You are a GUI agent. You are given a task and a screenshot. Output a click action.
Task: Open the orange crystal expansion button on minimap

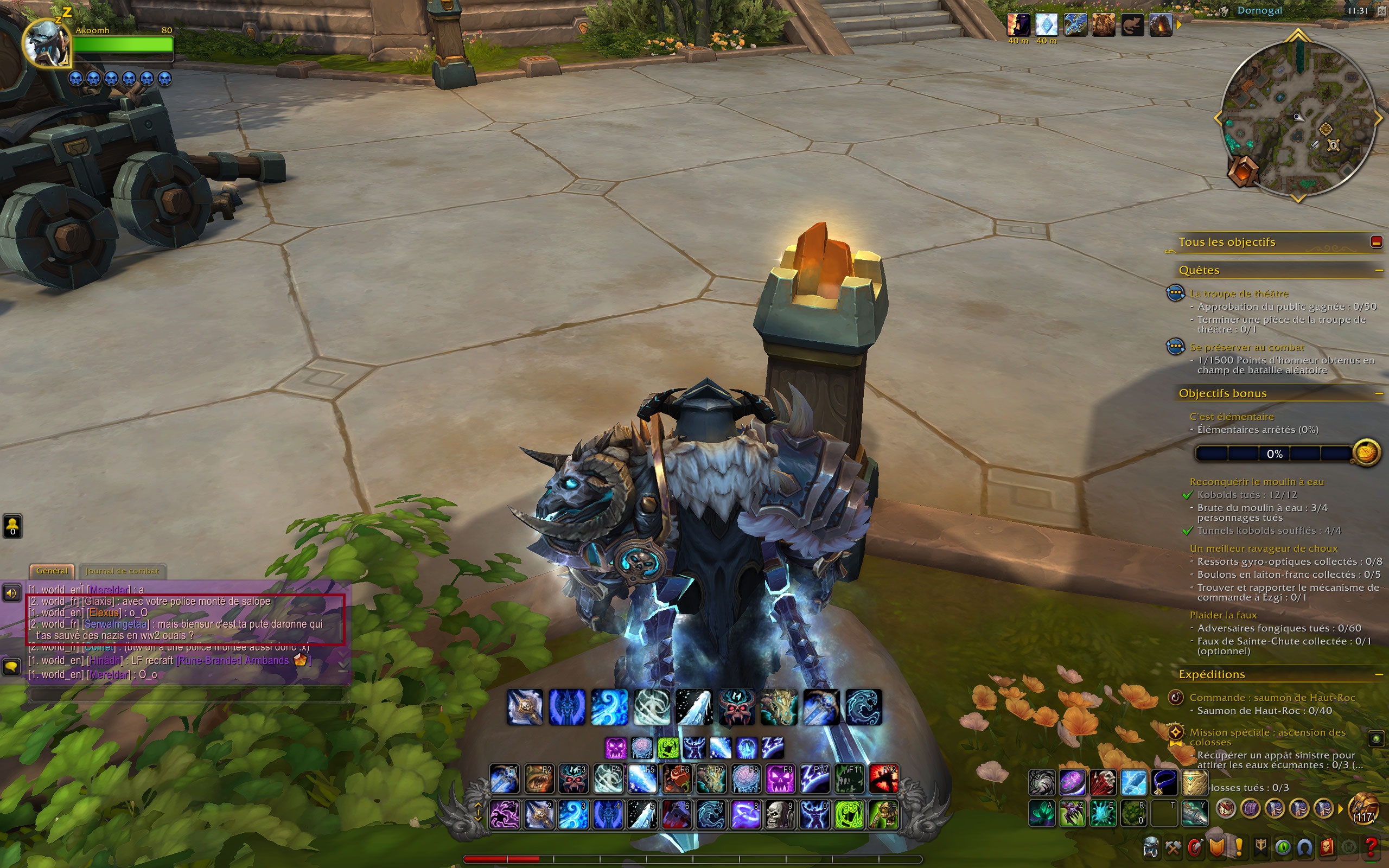click(1242, 171)
